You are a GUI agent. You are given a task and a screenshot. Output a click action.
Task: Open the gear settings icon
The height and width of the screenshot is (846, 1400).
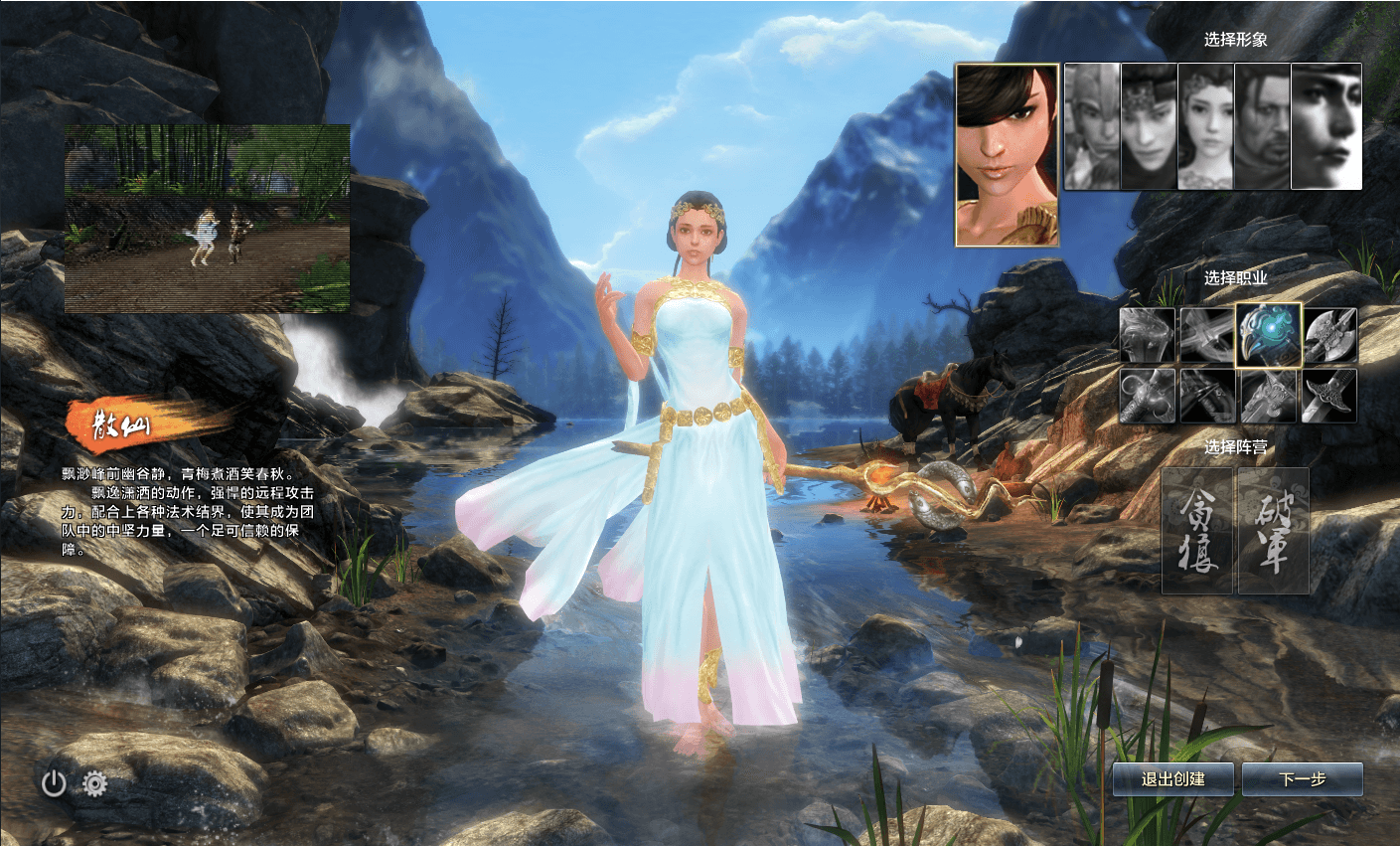coord(95,784)
